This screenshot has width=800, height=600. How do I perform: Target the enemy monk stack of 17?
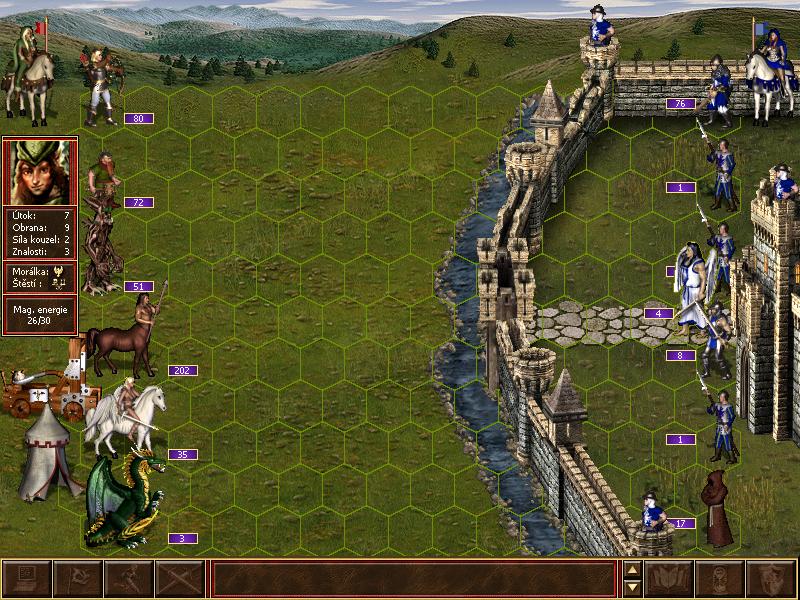pos(717,508)
